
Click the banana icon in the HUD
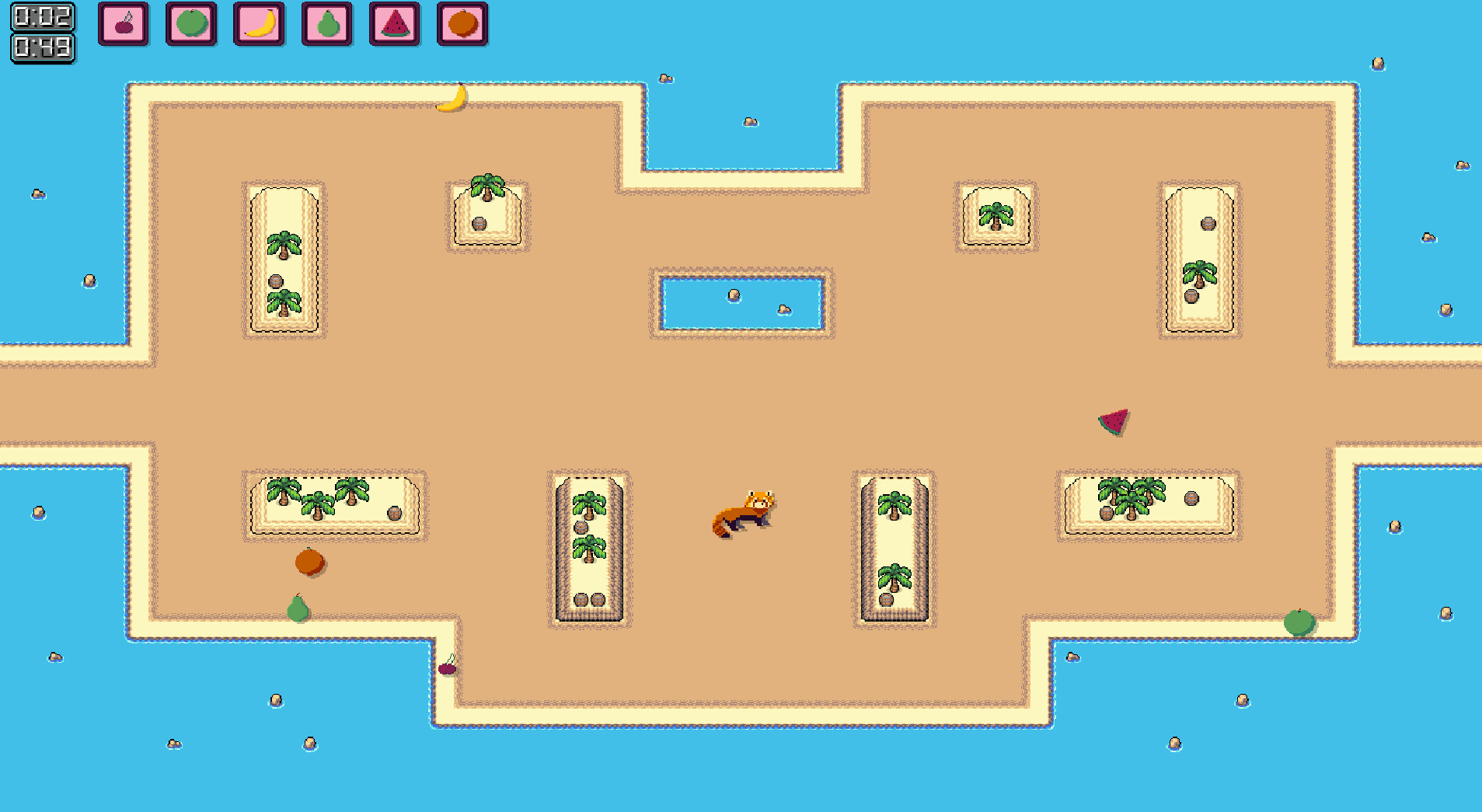click(x=258, y=24)
